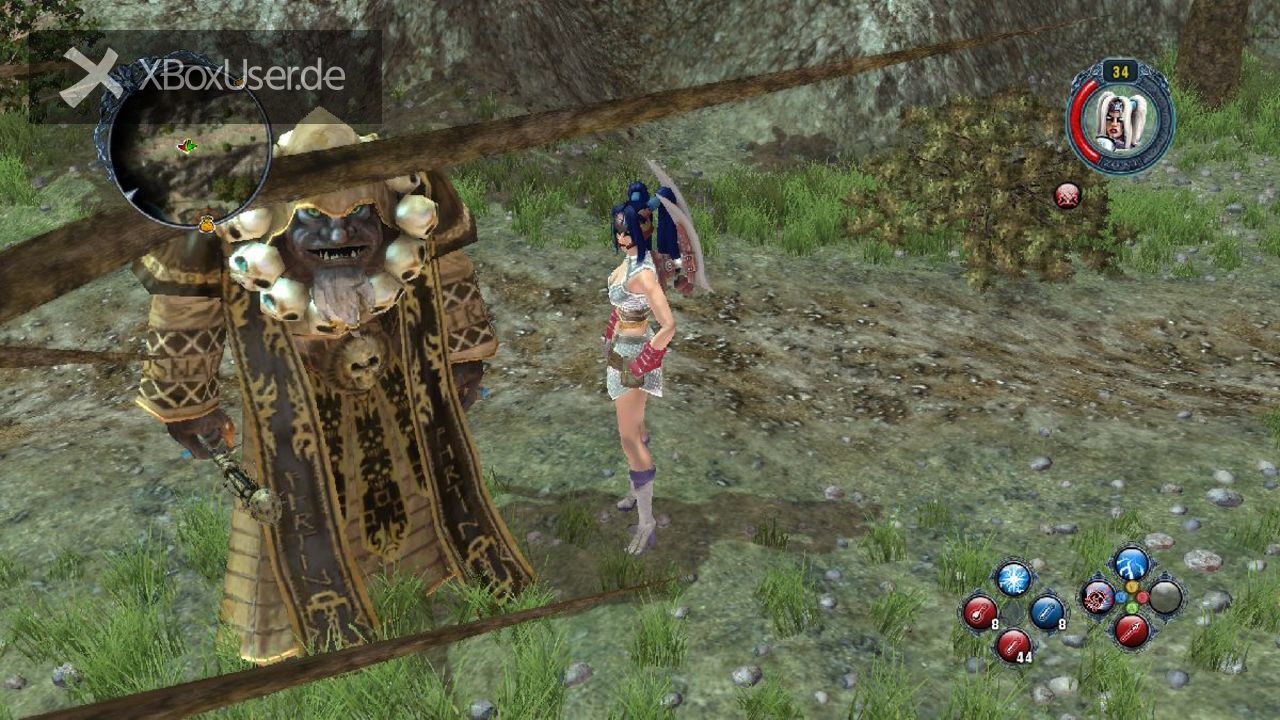
Task: Activate the blue lightning combat art
Action: [1131, 564]
